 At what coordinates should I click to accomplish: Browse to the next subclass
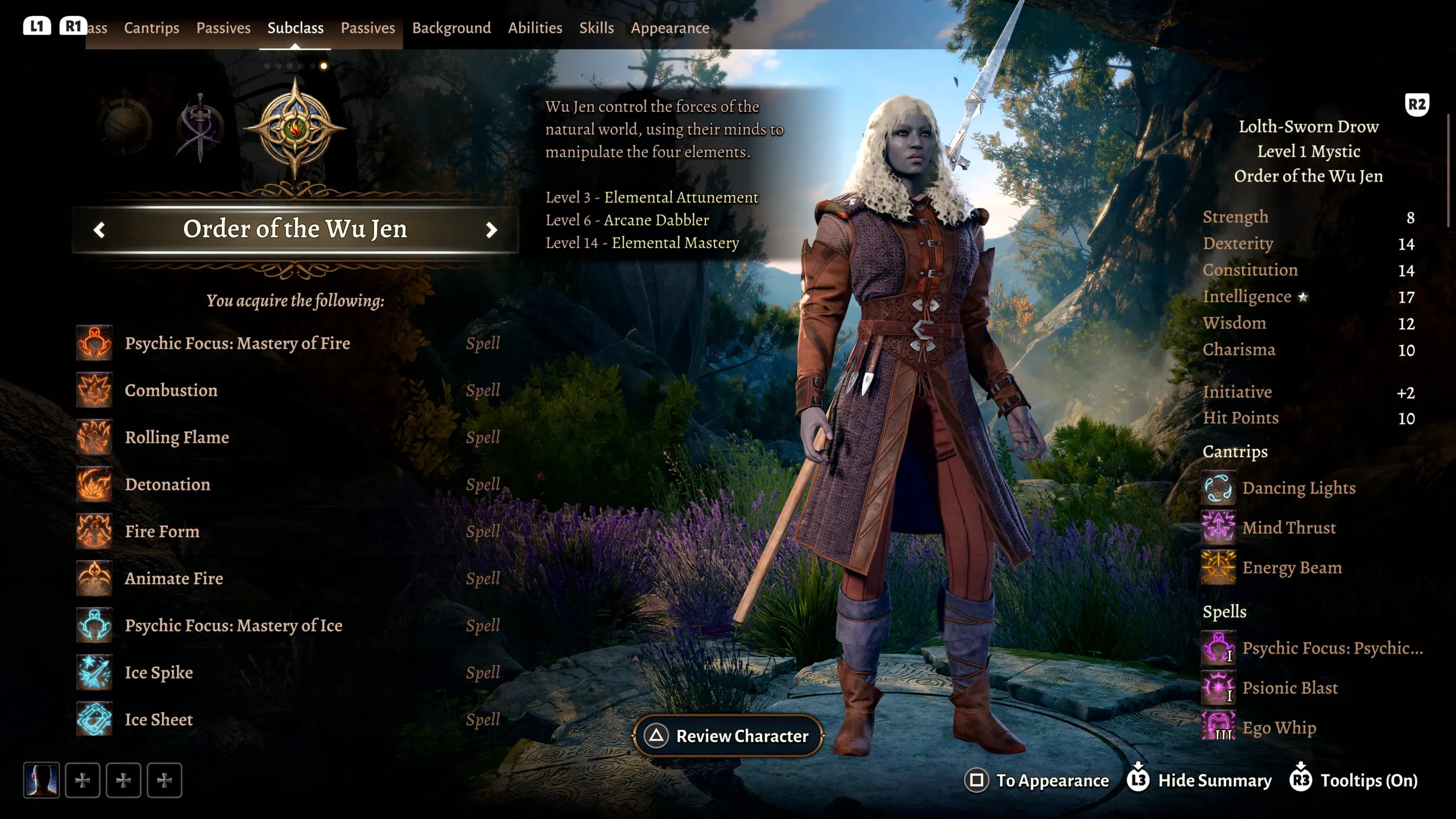coord(492,230)
